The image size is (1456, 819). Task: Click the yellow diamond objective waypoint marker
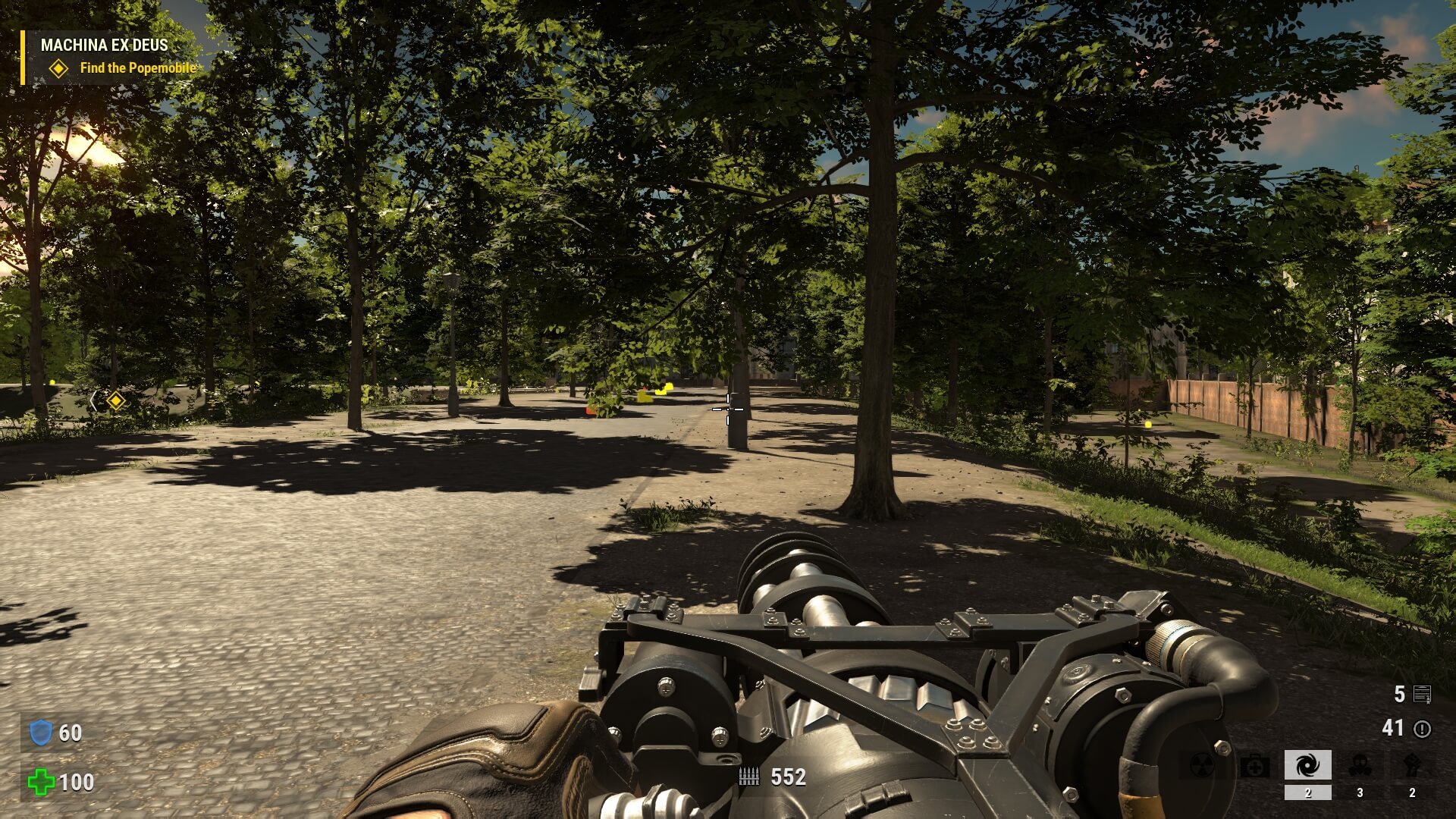pos(115,400)
